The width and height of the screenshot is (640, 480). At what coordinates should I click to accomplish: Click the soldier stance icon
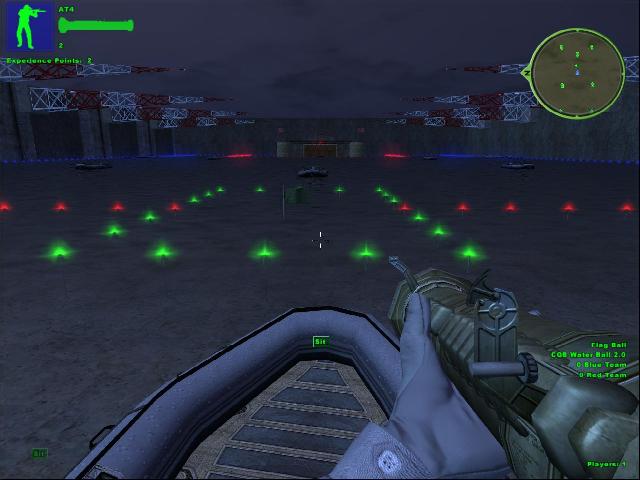(x=30, y=27)
